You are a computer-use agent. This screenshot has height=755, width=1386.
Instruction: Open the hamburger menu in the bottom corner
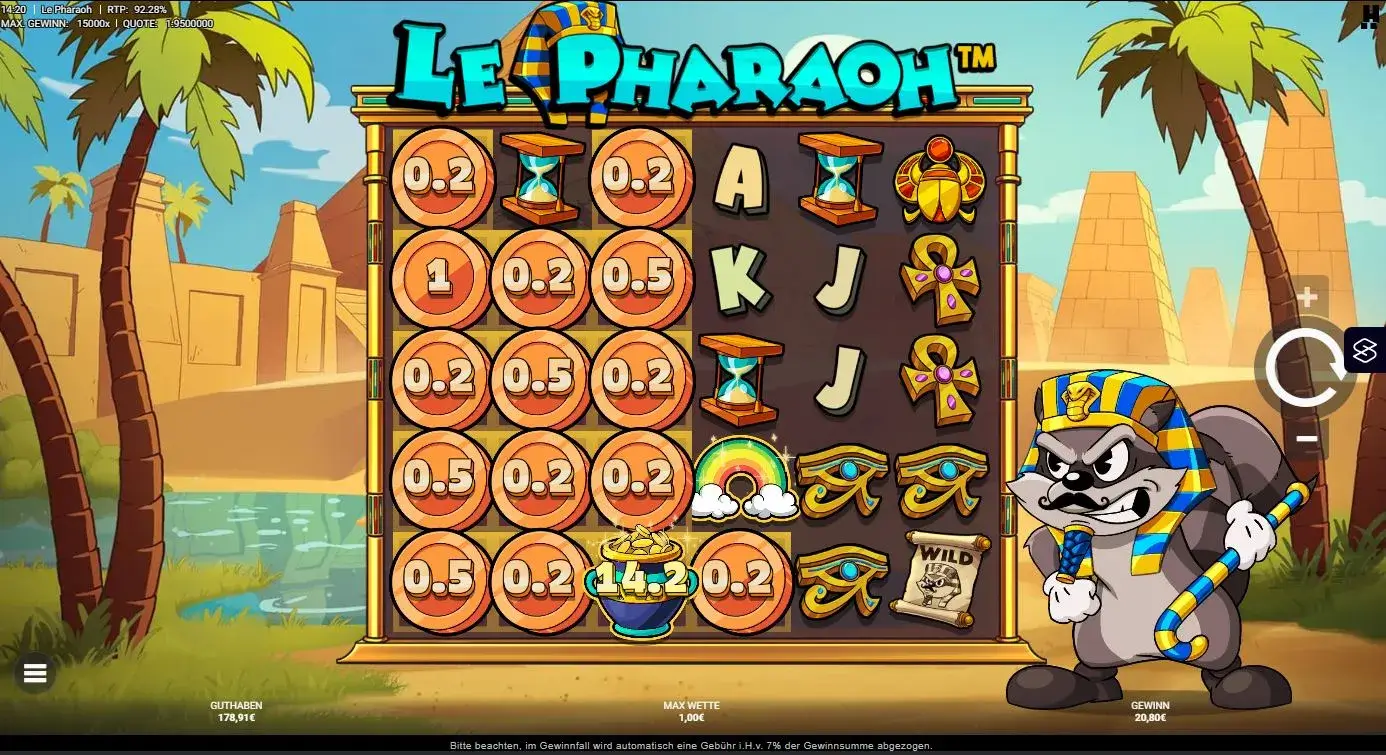tap(36, 672)
